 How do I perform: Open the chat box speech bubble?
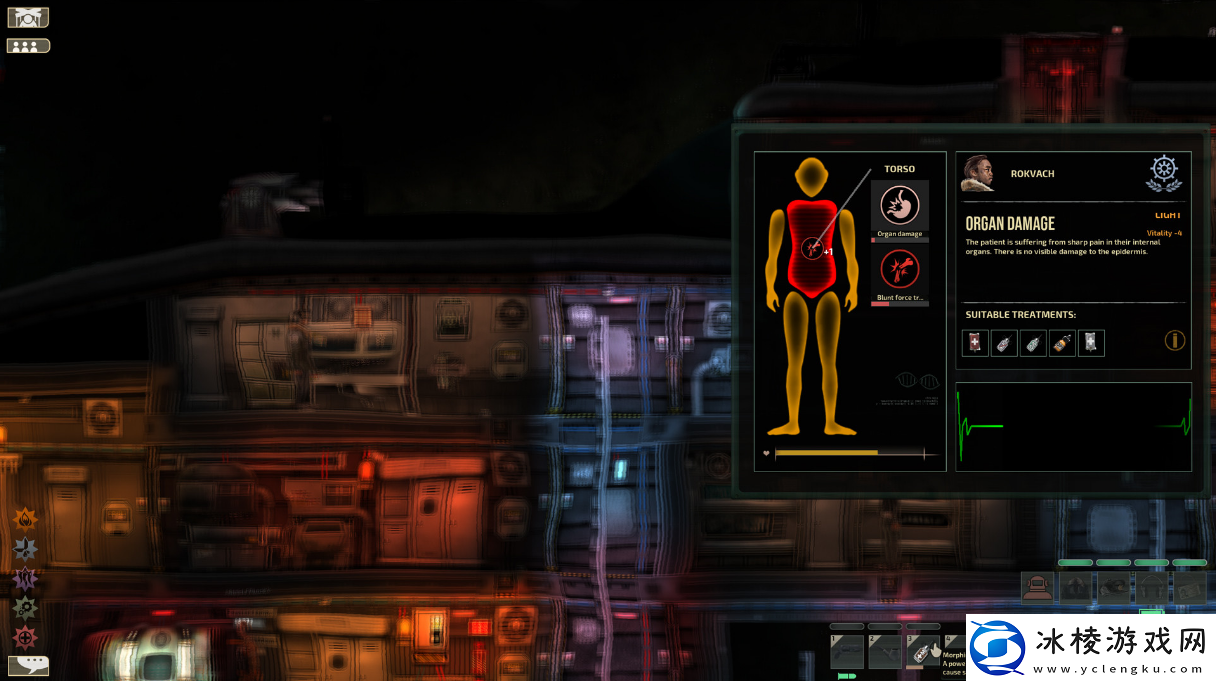[x=28, y=665]
